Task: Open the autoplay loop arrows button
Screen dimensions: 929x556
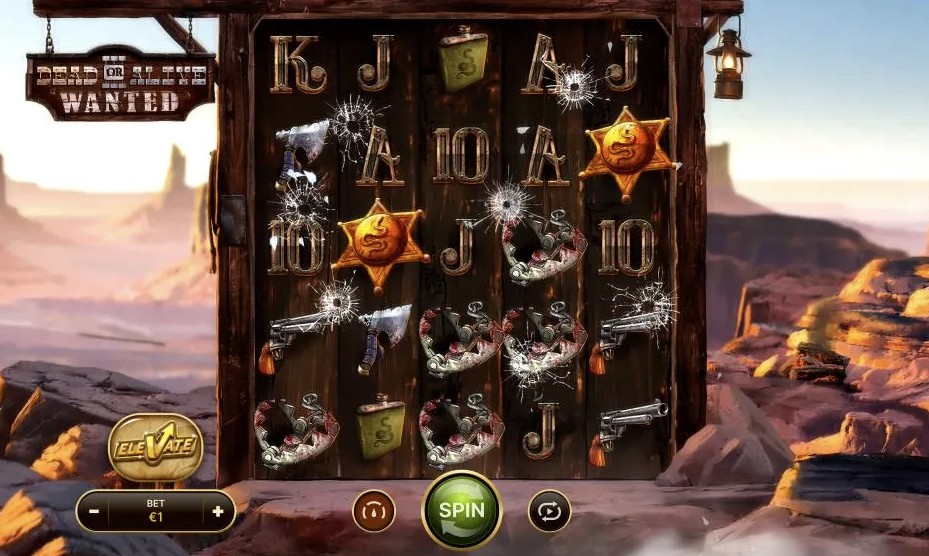Action: pos(549,511)
